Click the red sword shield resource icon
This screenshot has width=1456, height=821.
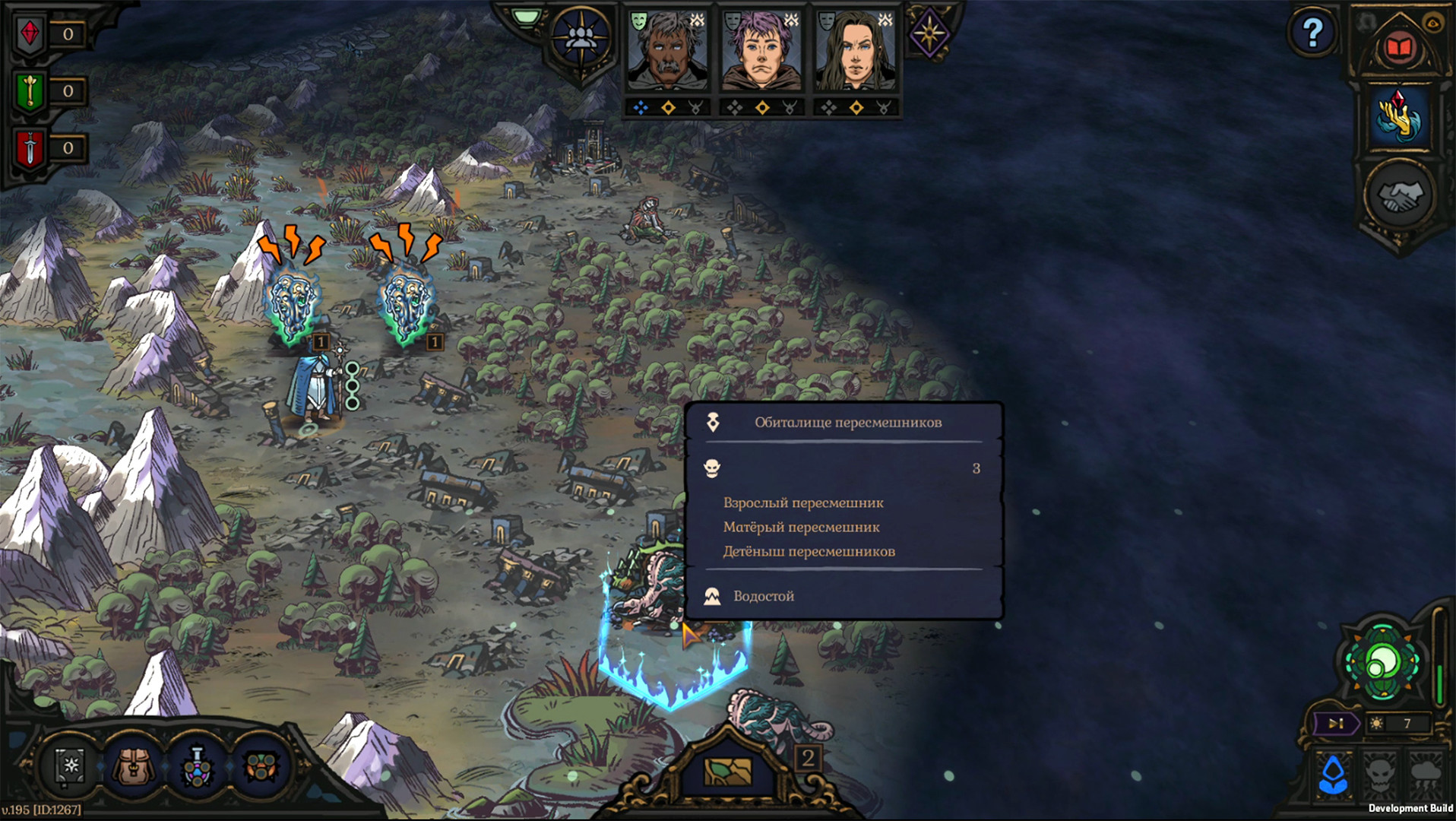click(x=30, y=148)
